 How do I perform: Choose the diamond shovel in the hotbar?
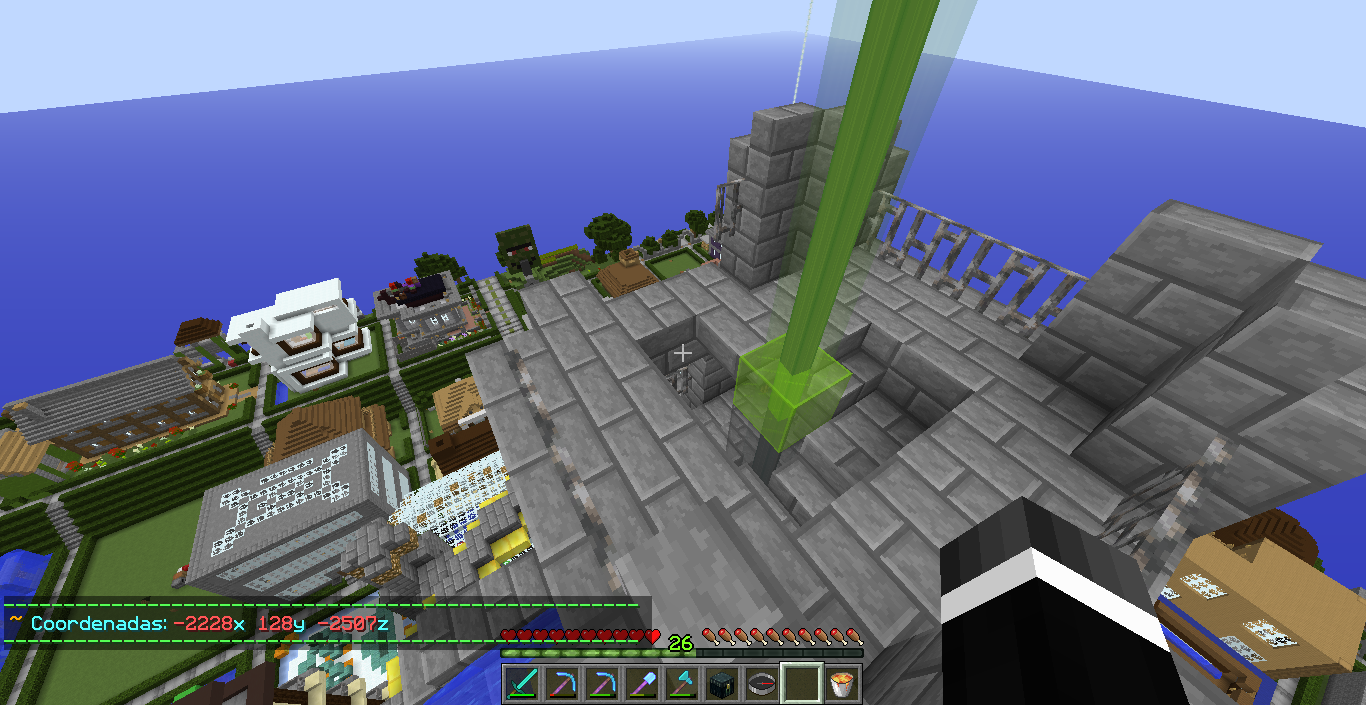642,684
